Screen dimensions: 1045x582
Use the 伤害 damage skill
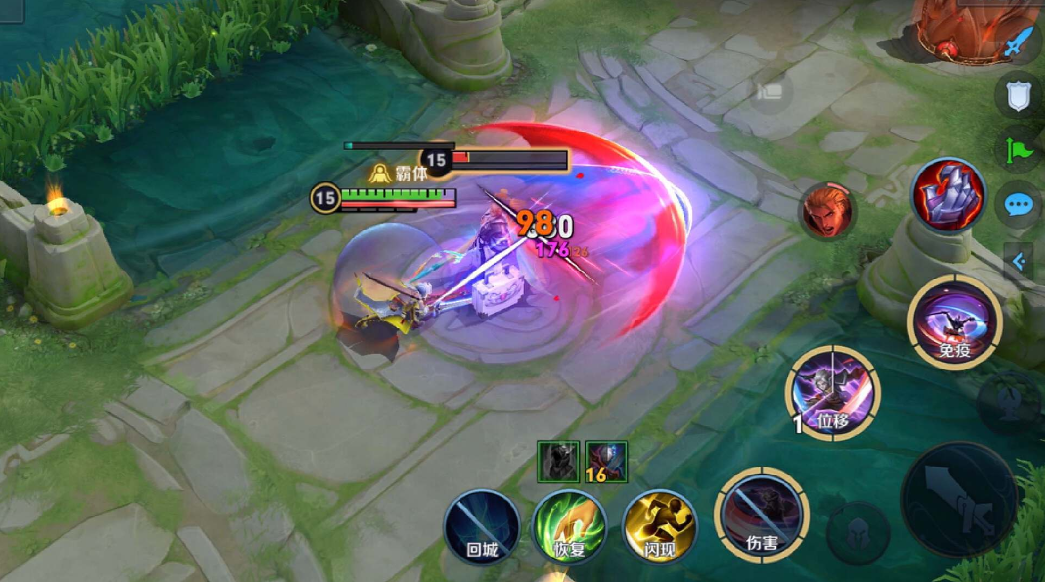[762, 515]
